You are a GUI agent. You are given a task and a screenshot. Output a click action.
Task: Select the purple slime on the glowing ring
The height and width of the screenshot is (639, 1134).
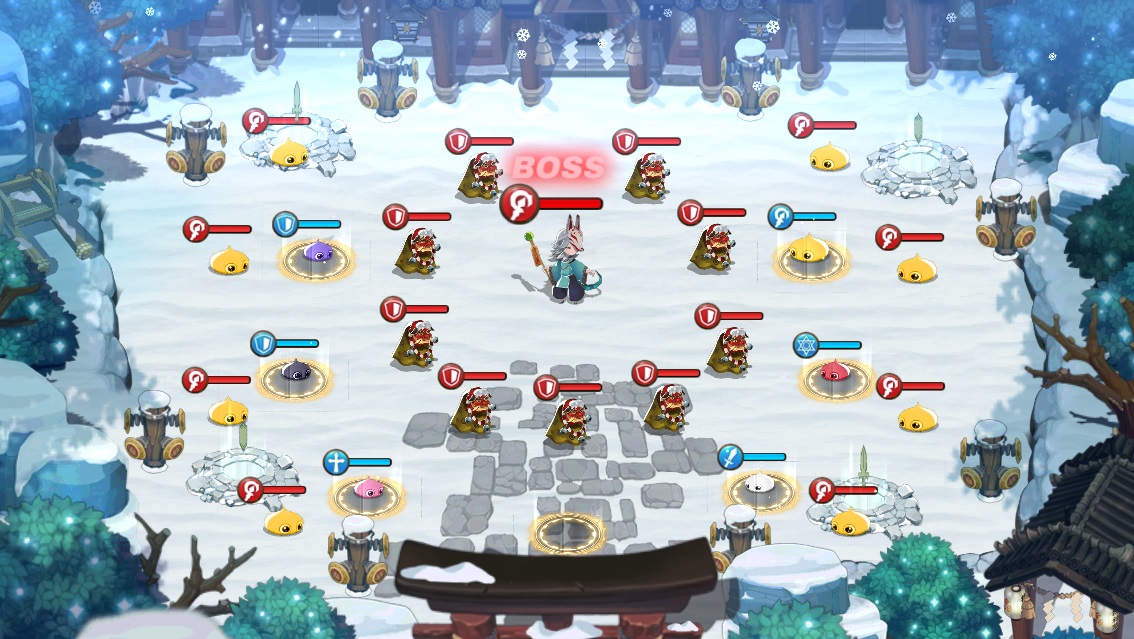(316, 254)
